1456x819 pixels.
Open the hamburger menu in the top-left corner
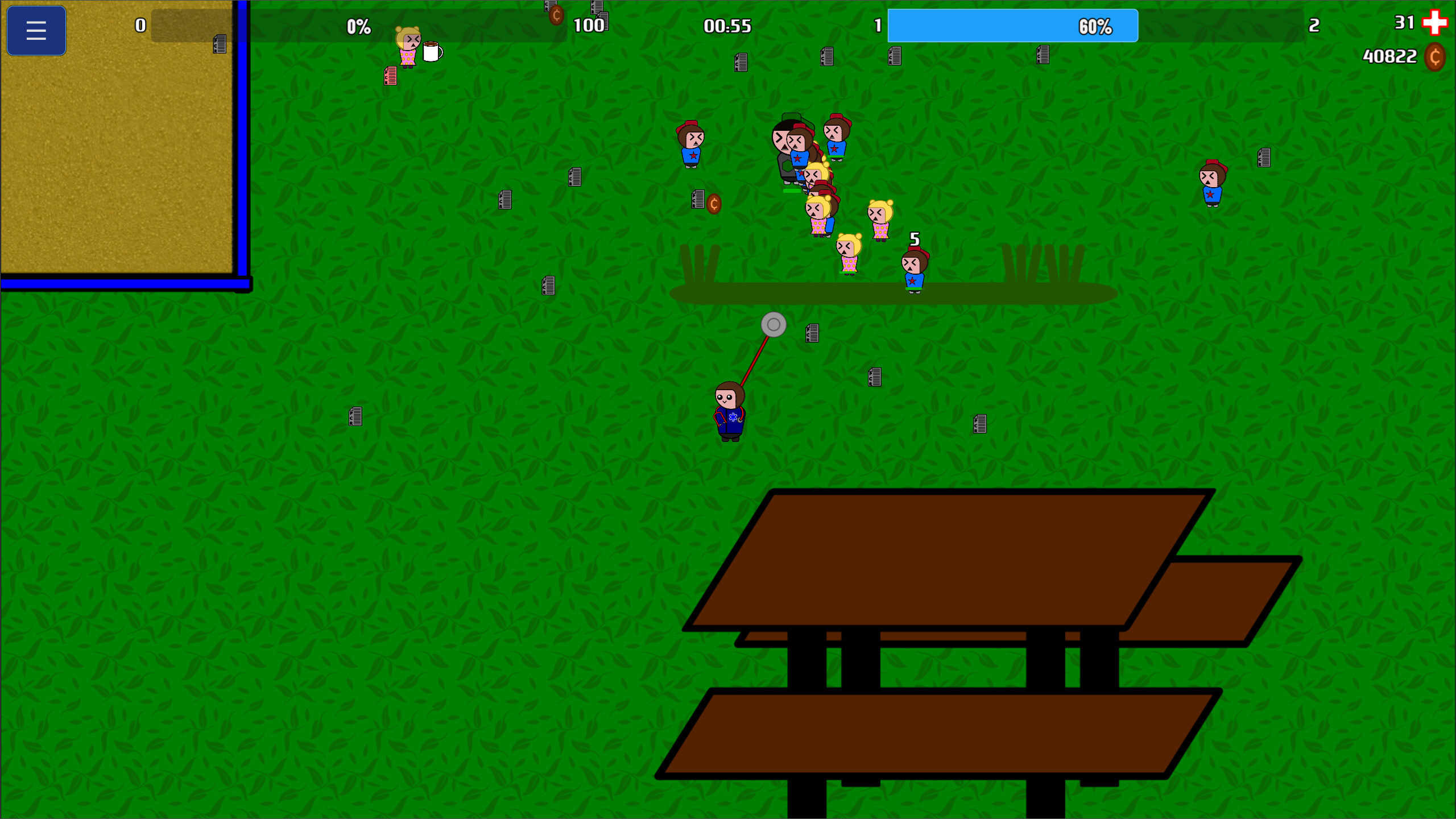coord(36,30)
